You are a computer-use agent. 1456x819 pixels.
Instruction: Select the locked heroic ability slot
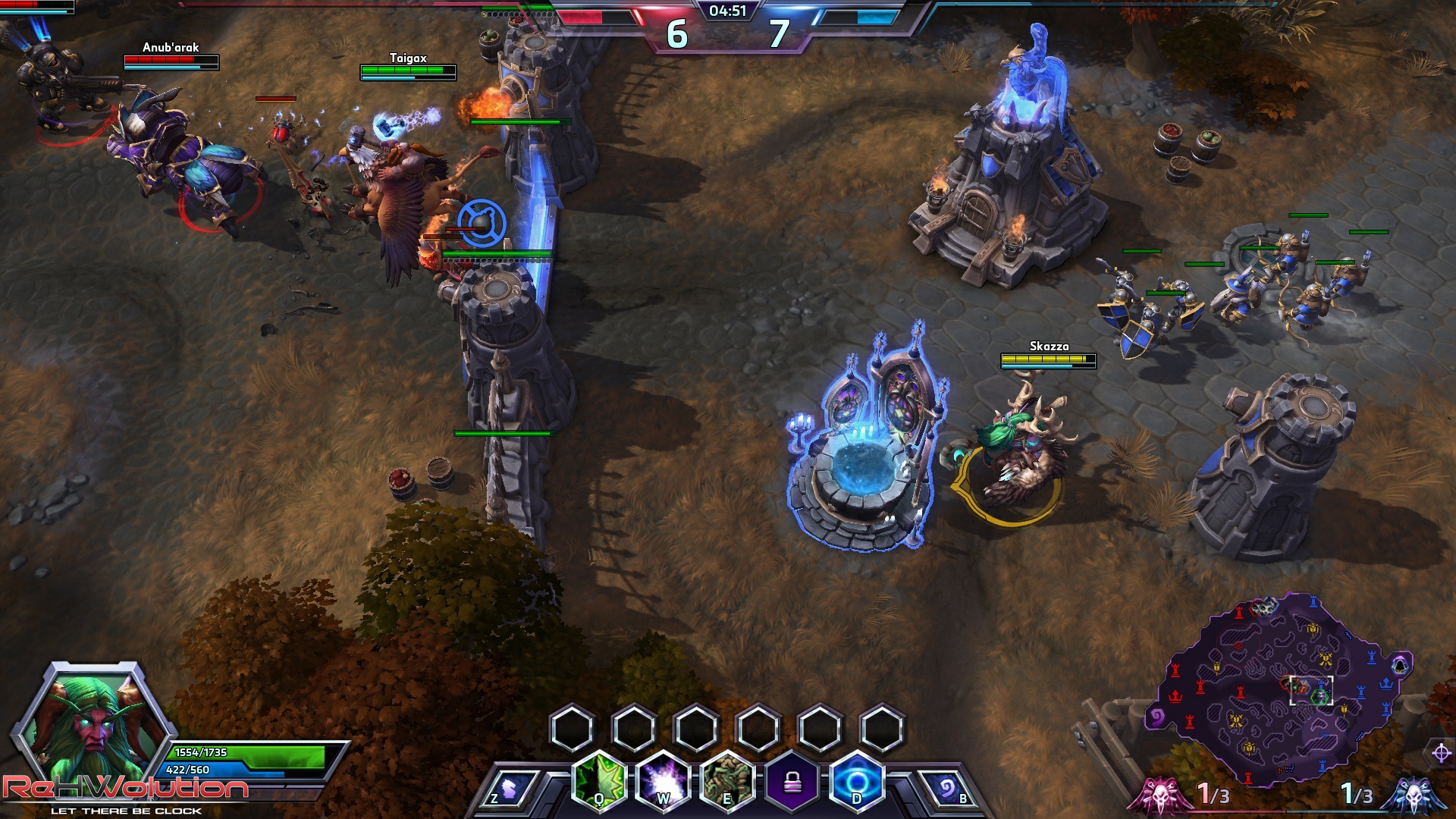792,781
